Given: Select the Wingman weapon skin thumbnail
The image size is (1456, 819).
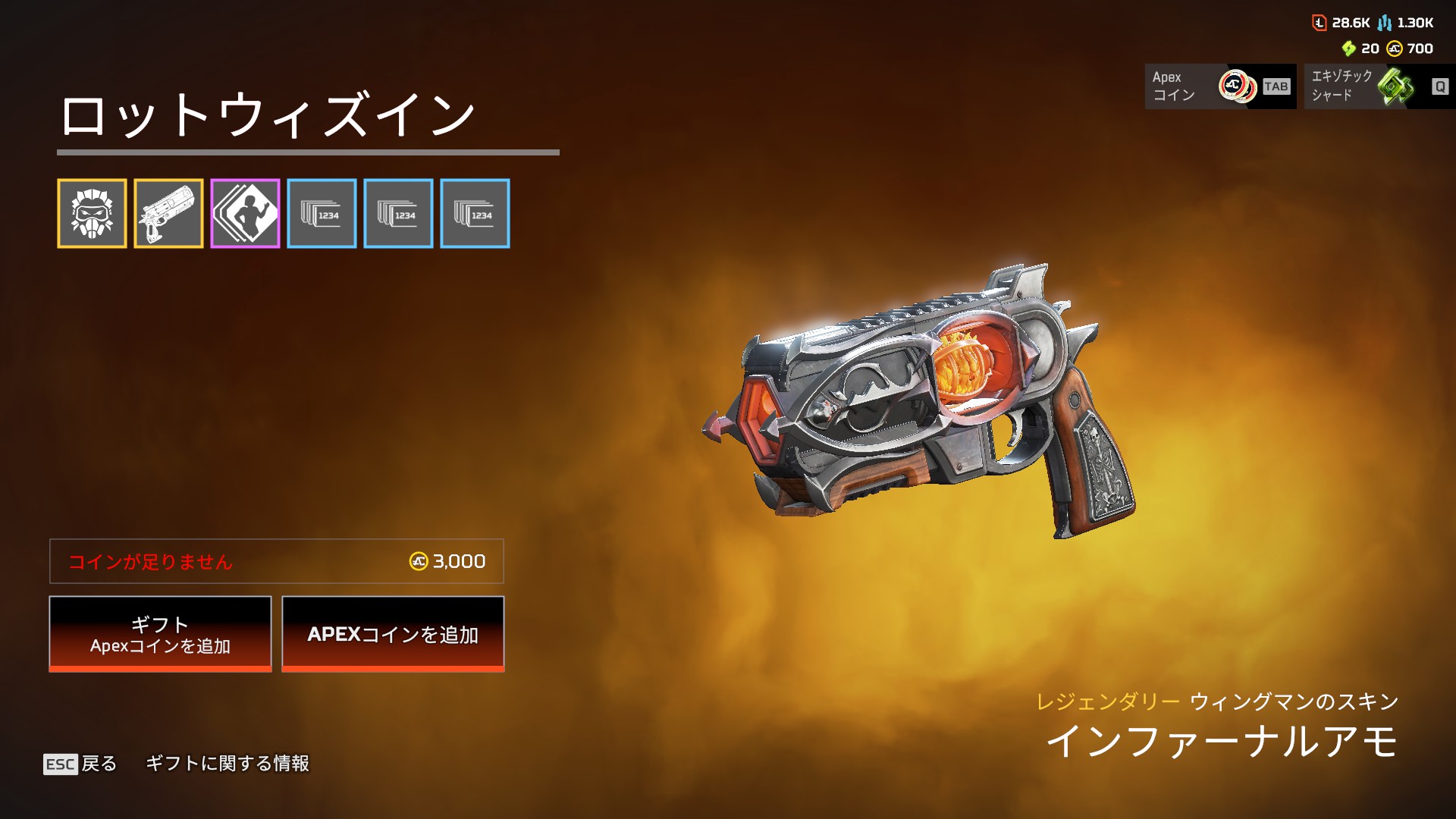Looking at the screenshot, I should pyautogui.click(x=168, y=214).
